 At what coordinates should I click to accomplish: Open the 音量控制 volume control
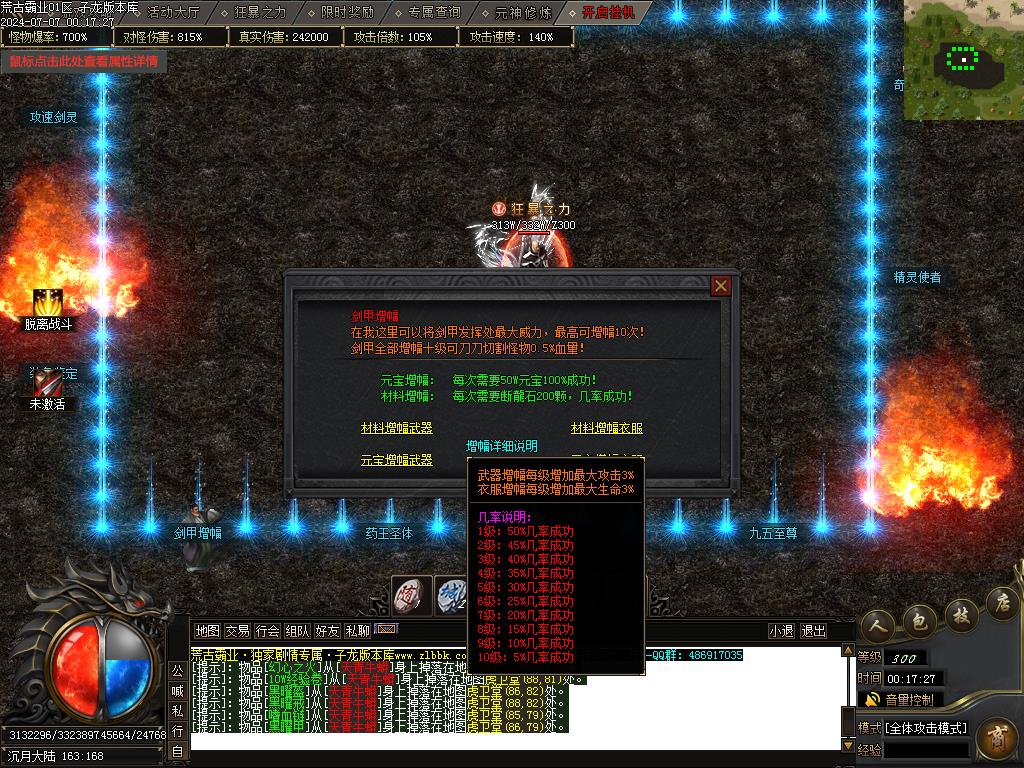click(900, 699)
